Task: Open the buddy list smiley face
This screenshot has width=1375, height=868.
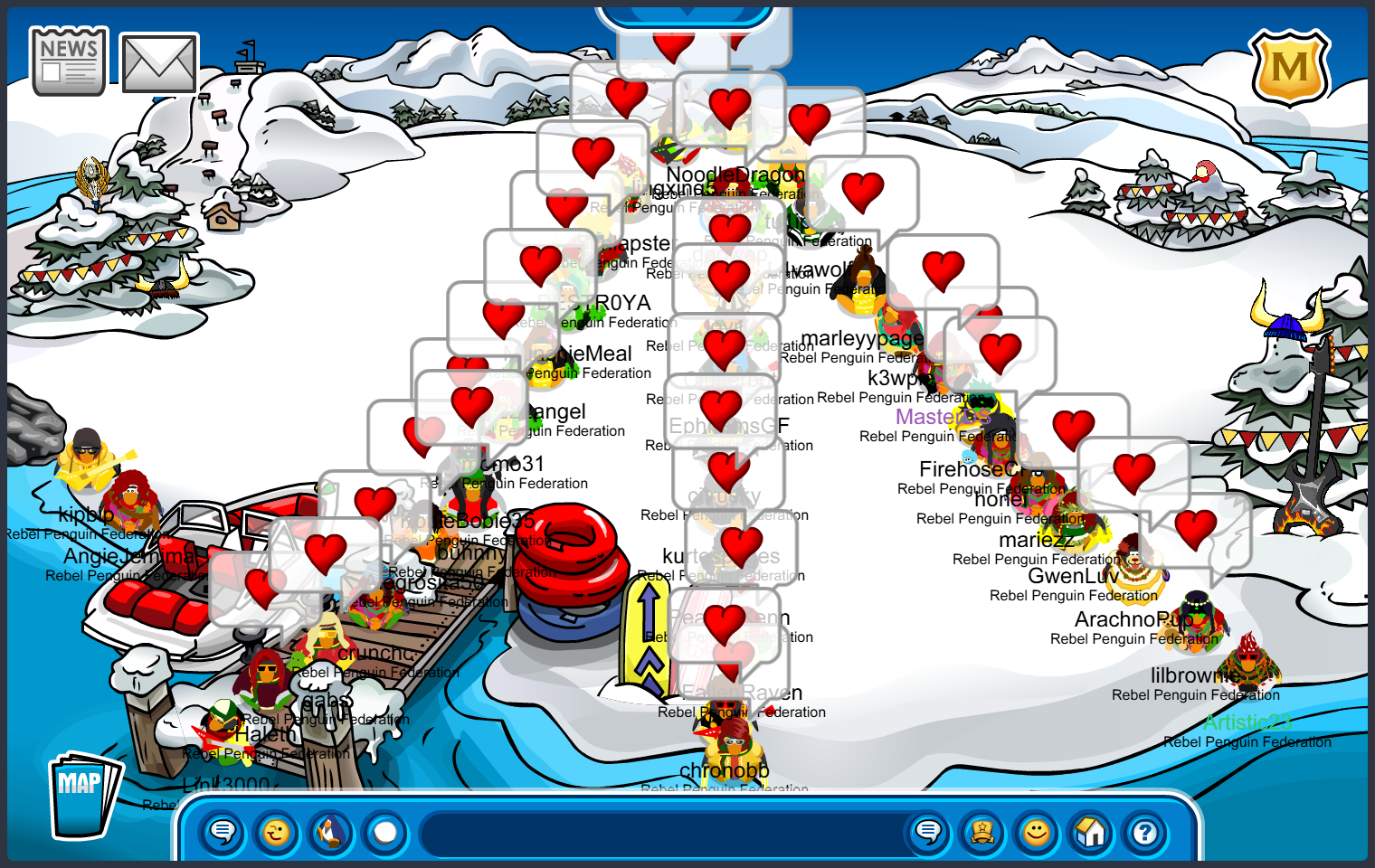Action: (1037, 832)
